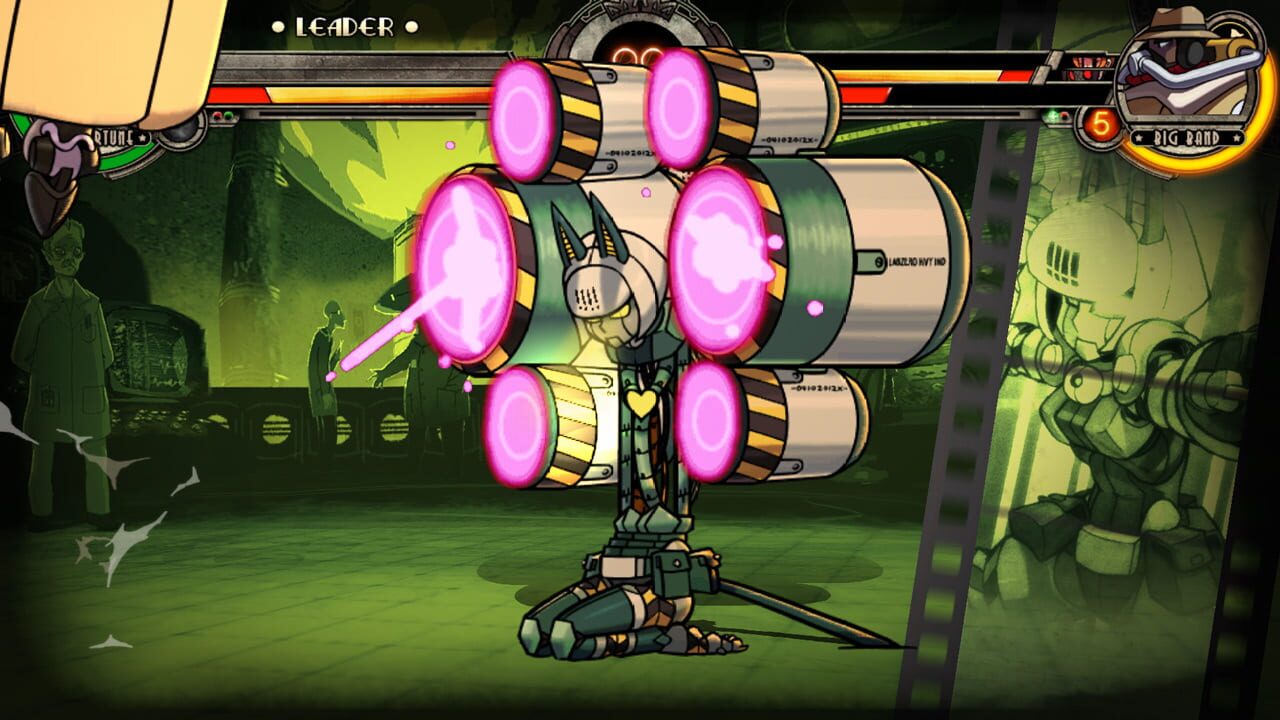Click the orange combo counter showing 5
1280x720 pixels.
tap(1102, 123)
